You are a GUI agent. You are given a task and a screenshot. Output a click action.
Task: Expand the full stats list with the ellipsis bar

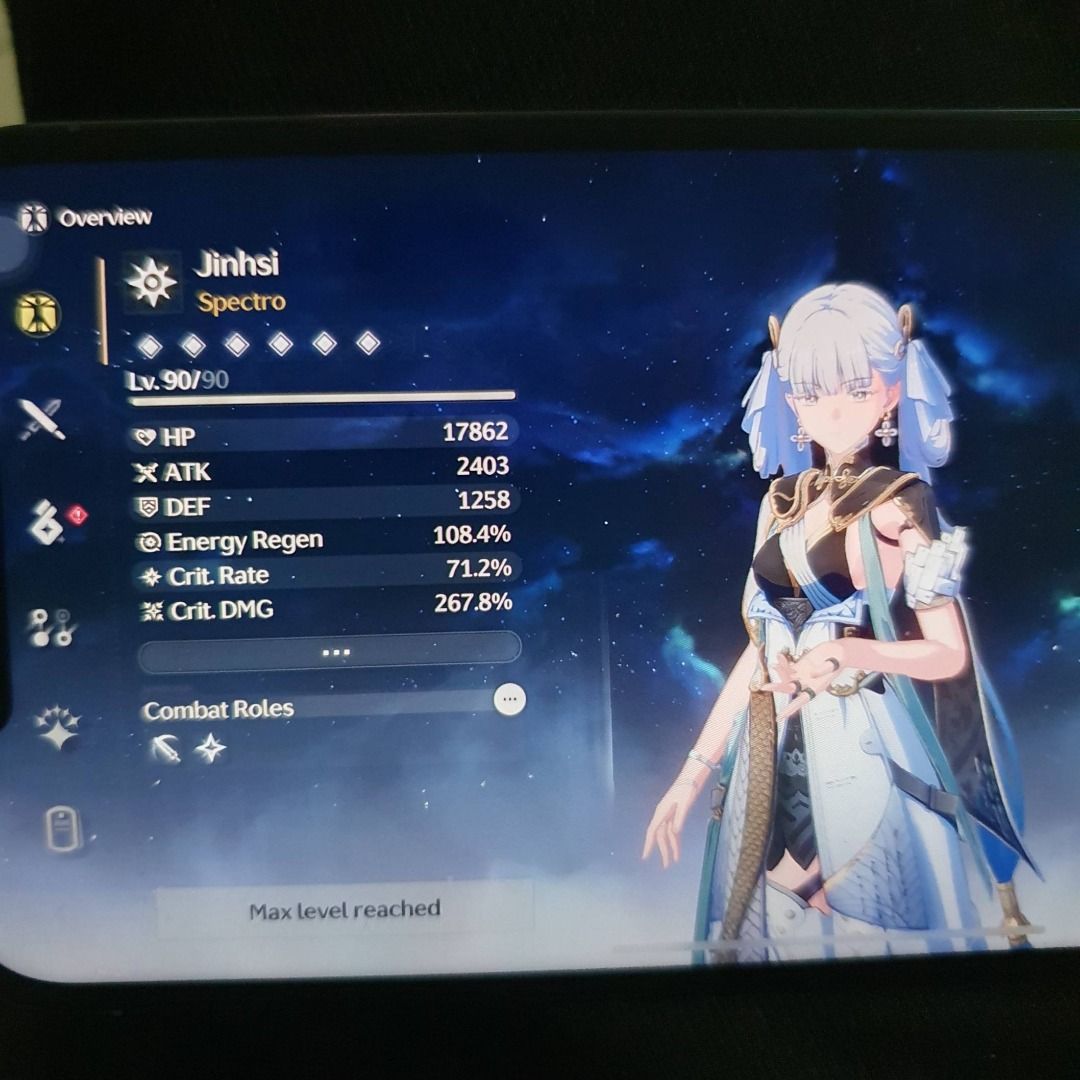click(330, 652)
